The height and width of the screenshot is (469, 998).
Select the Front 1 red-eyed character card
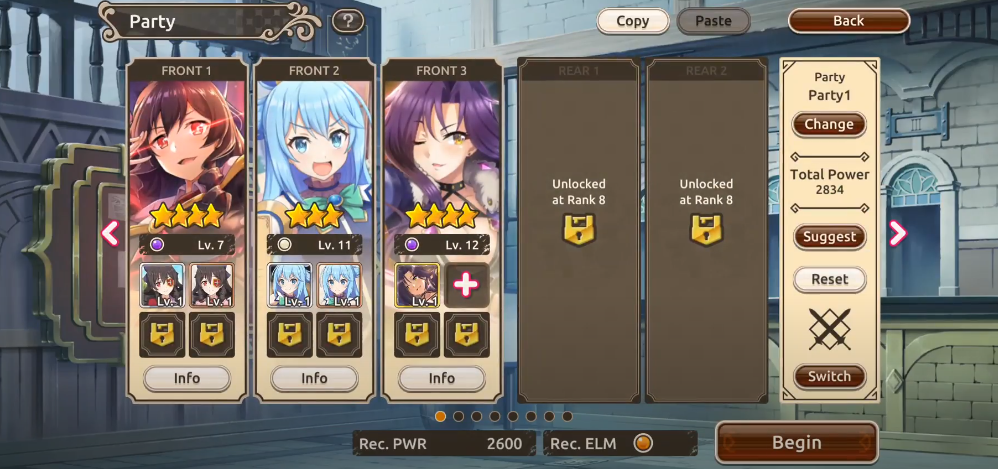(x=187, y=150)
